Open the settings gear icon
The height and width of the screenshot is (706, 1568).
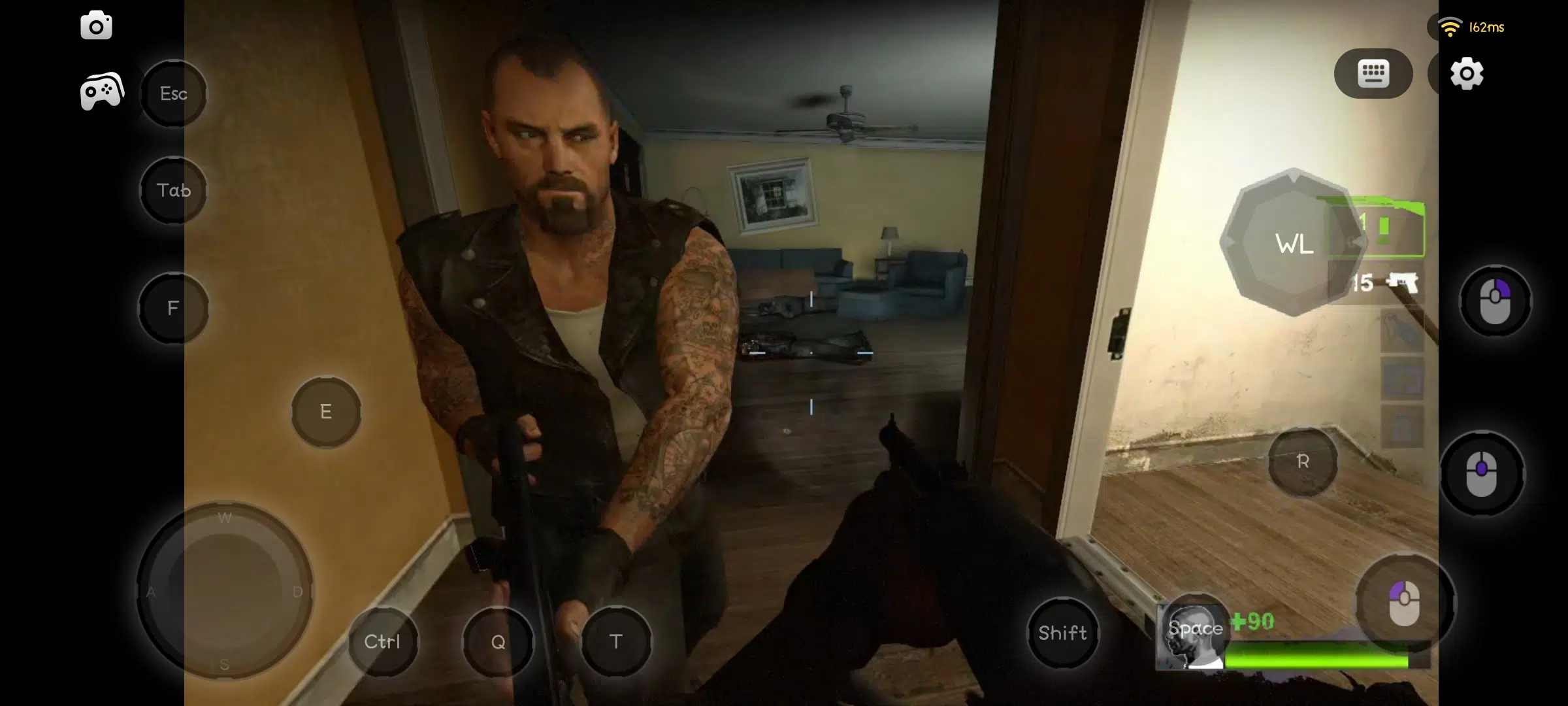(x=1466, y=74)
